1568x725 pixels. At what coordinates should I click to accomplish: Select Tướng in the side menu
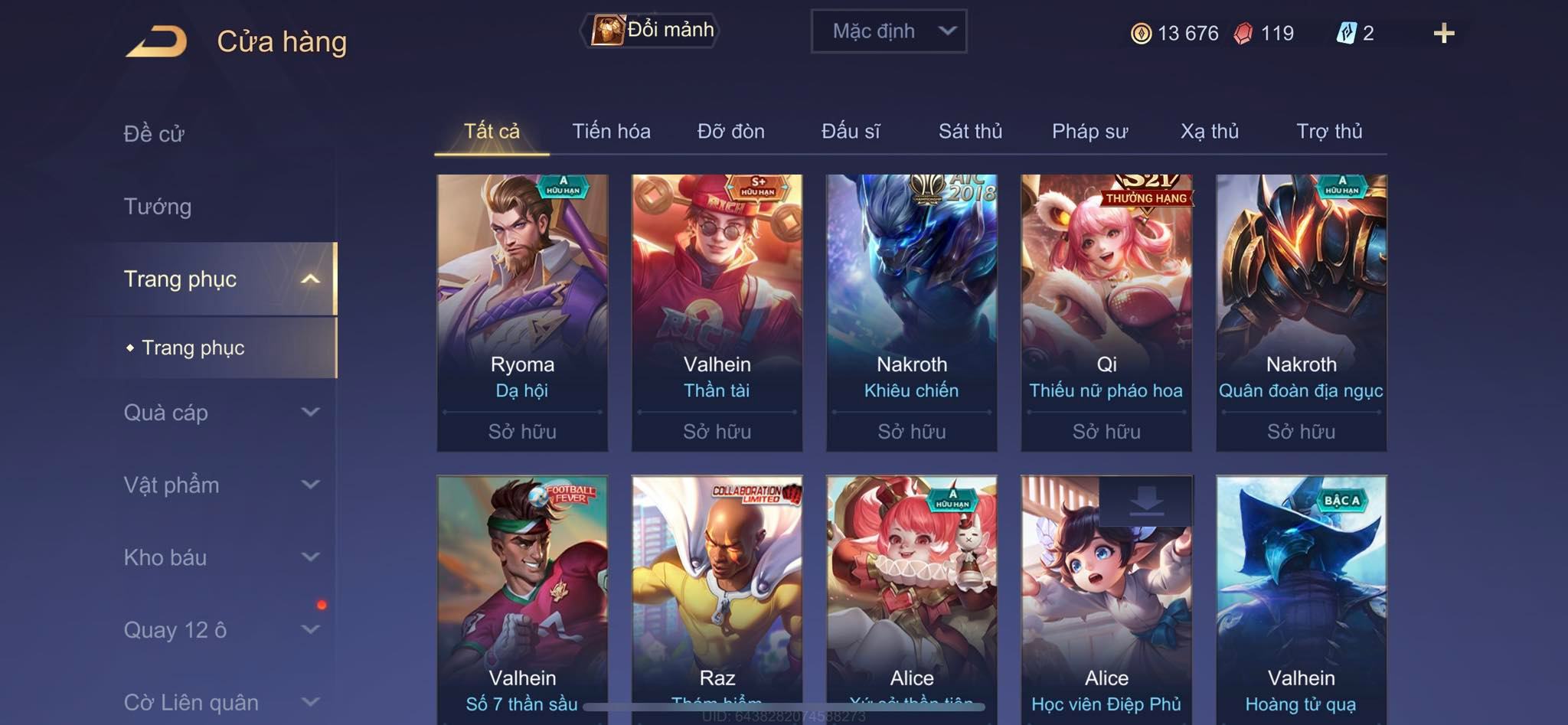pyautogui.click(x=158, y=207)
